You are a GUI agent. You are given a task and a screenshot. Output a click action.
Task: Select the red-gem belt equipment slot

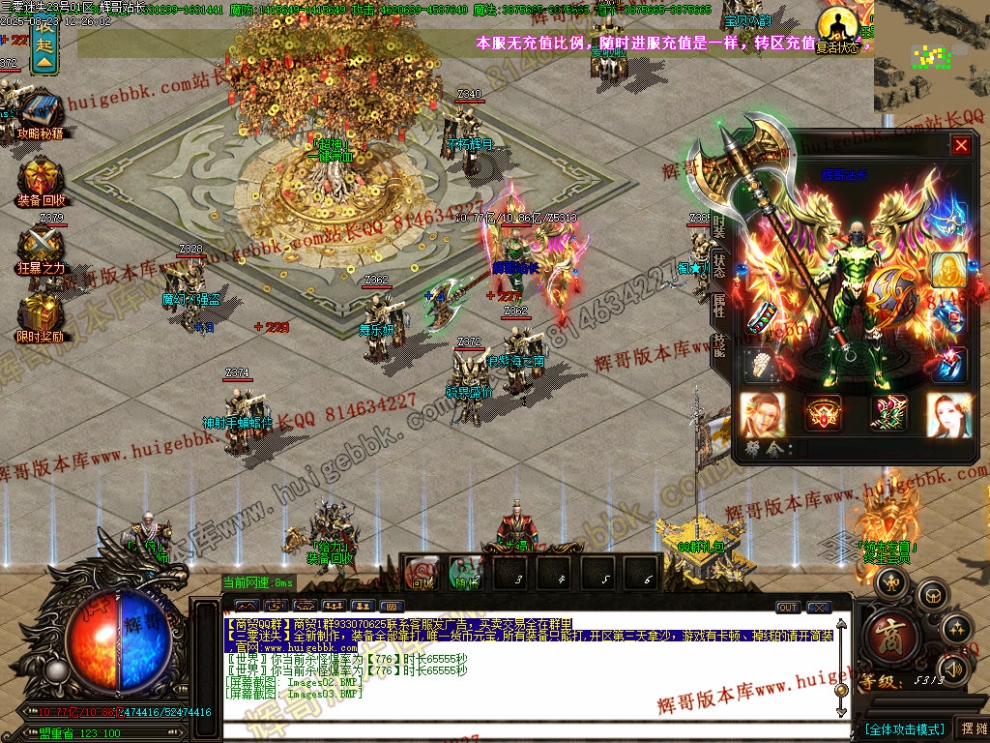tap(823, 412)
